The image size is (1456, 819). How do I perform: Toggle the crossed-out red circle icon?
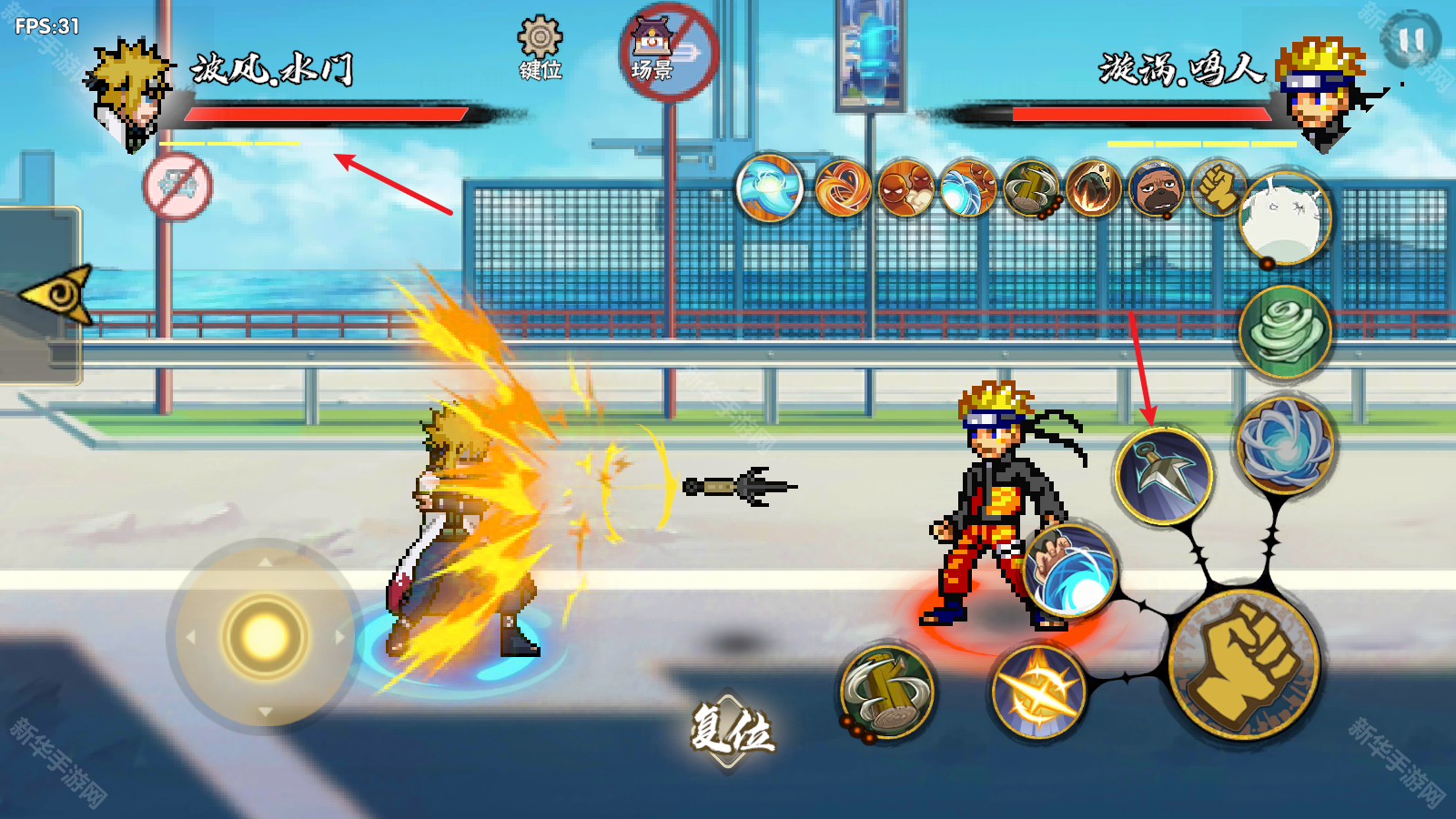point(177,187)
